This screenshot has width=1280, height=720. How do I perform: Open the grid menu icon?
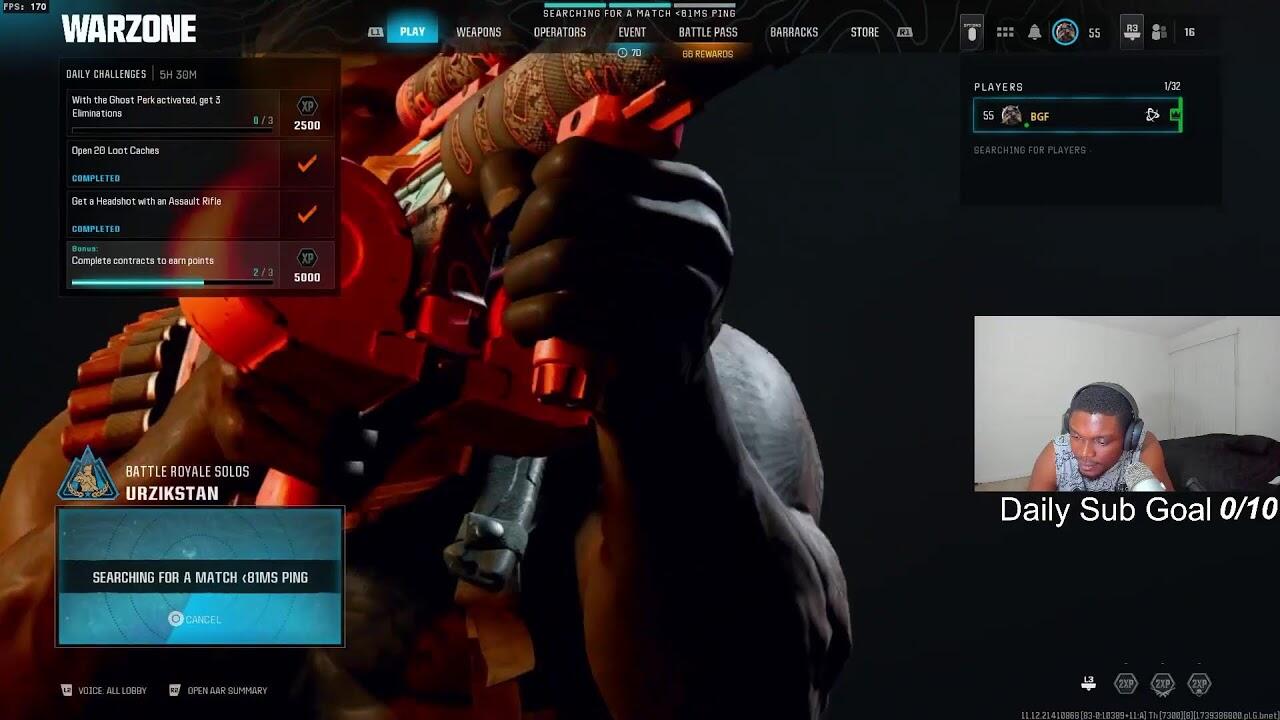(1005, 32)
